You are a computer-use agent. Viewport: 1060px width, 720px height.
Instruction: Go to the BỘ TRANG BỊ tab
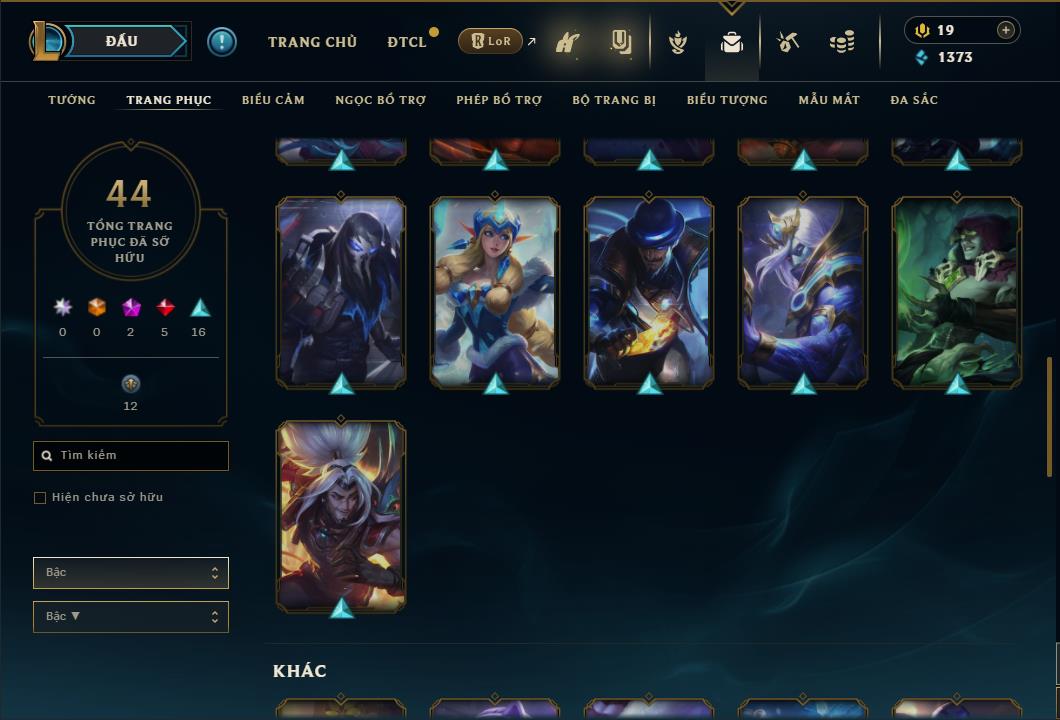pyautogui.click(x=614, y=100)
